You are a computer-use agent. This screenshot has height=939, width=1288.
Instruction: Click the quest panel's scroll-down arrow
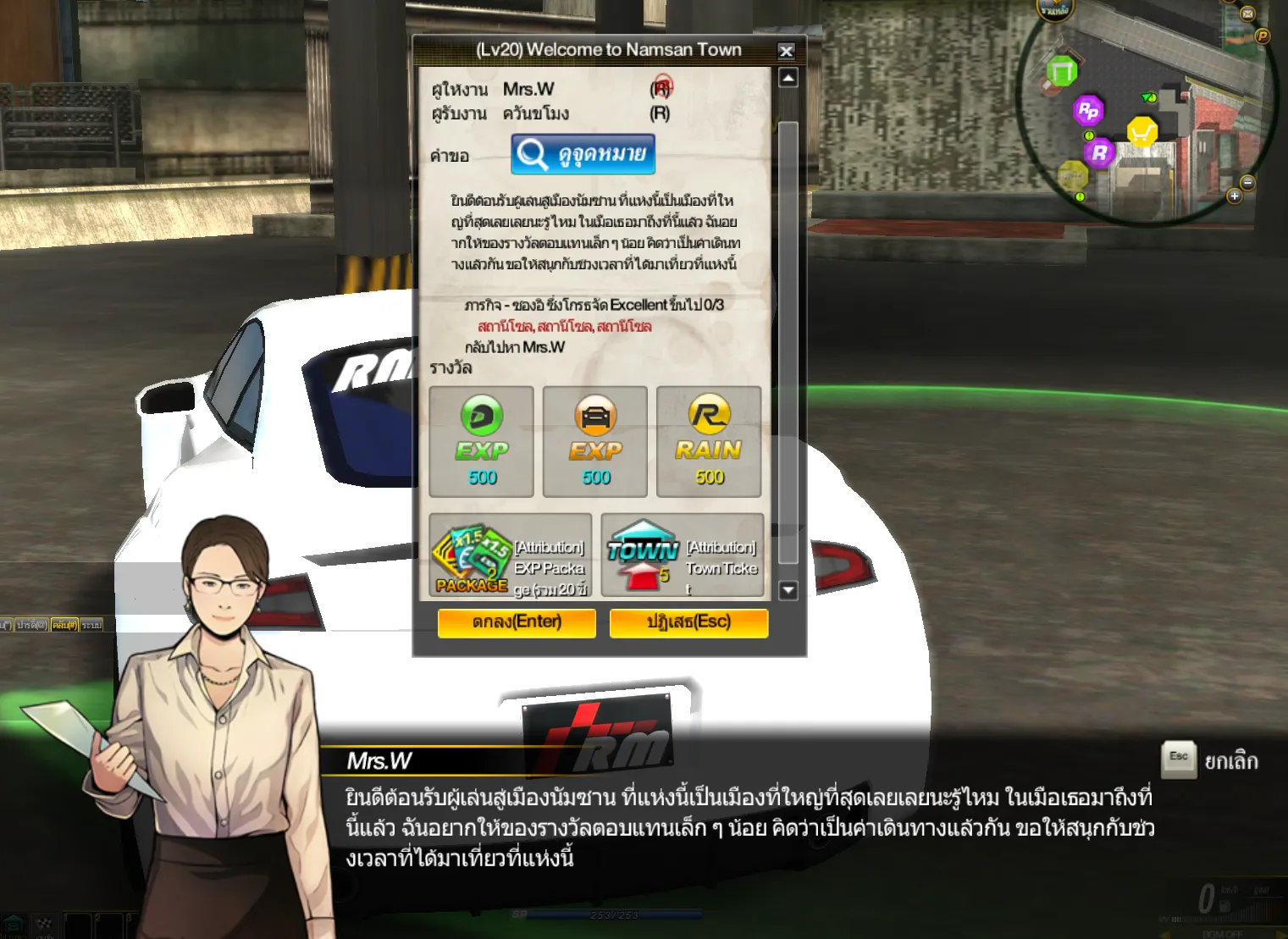(788, 590)
